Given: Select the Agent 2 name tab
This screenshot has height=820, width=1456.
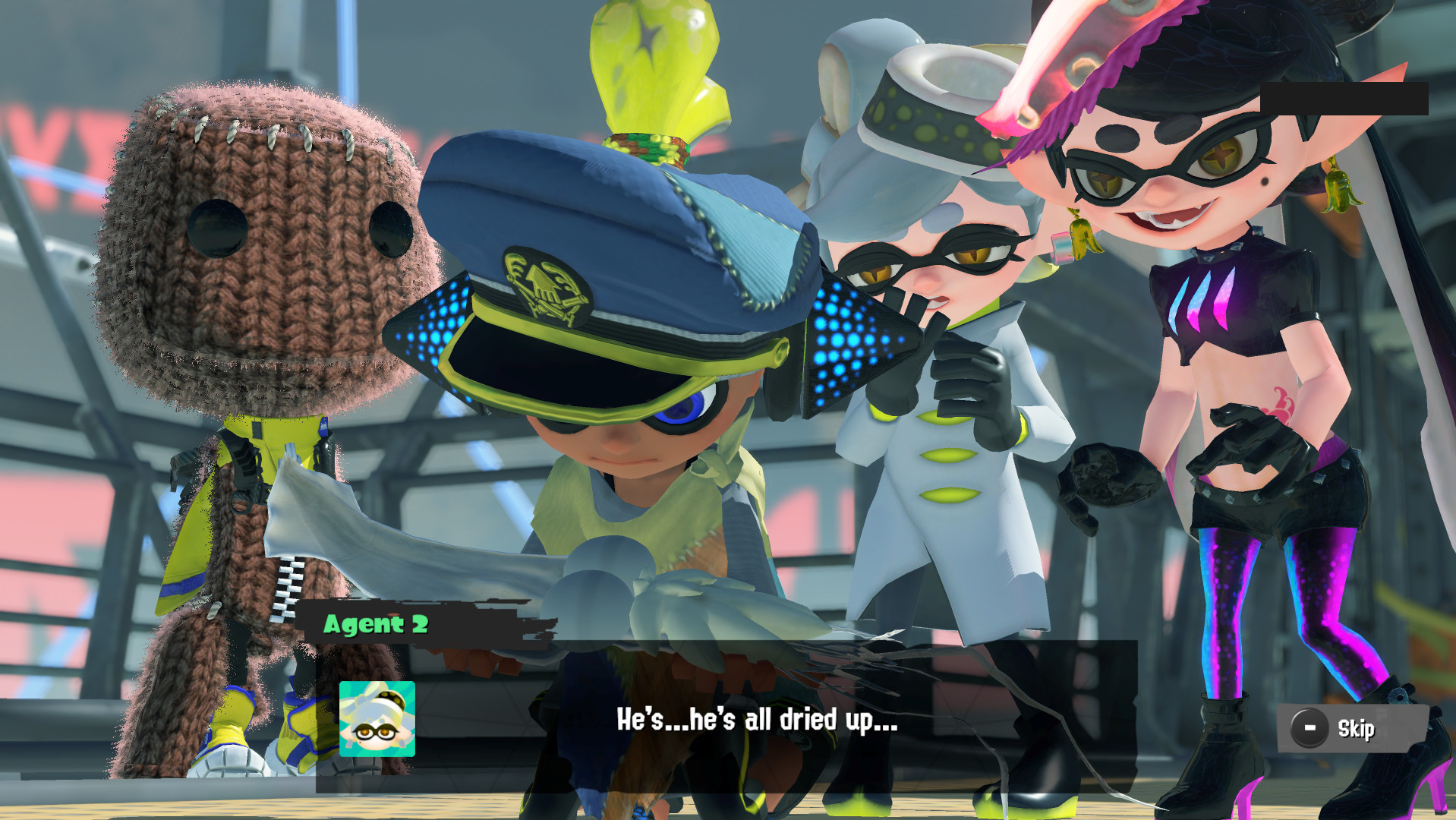Looking at the screenshot, I should pyautogui.click(x=377, y=625).
